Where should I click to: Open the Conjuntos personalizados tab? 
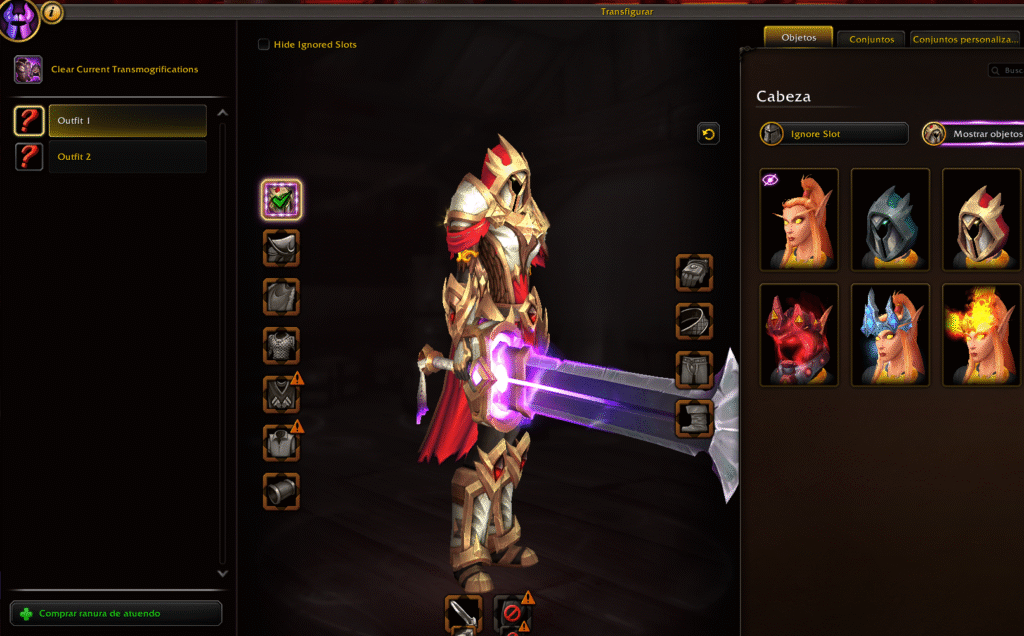click(x=964, y=39)
